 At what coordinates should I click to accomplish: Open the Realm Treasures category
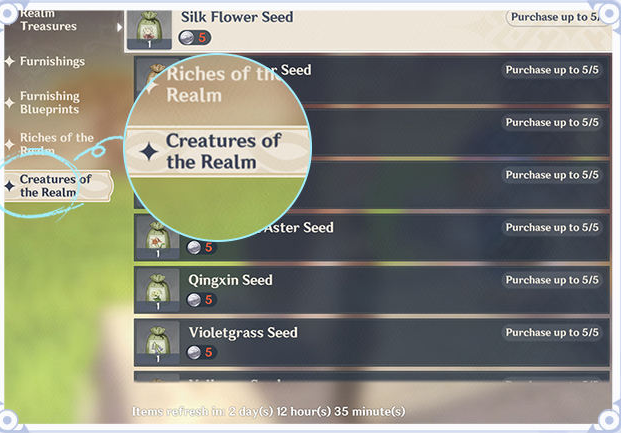[x=48, y=20]
